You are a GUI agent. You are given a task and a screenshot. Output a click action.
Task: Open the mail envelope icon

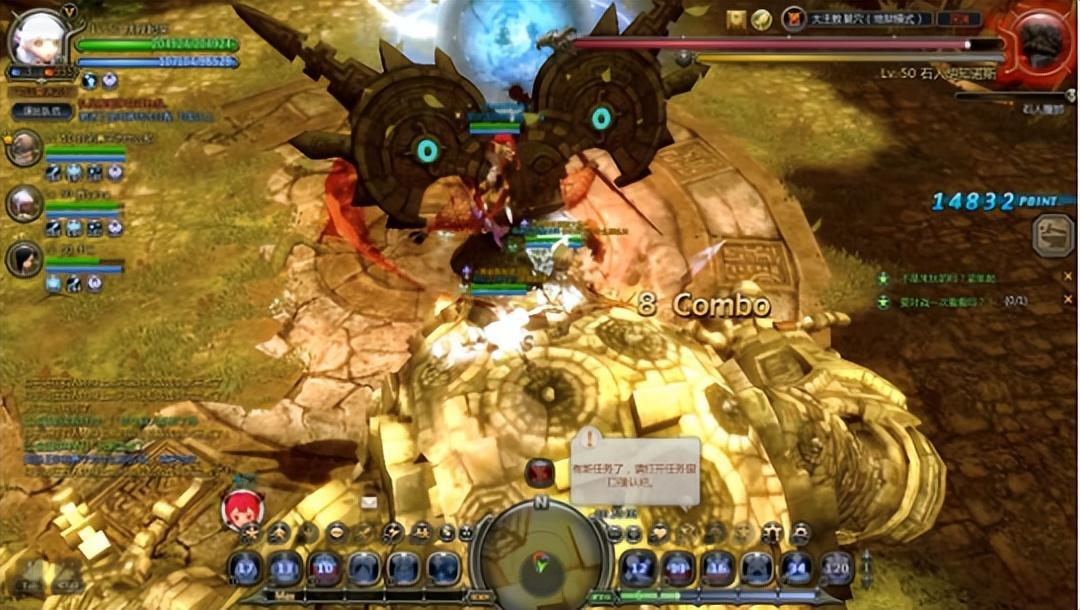[x=369, y=502]
